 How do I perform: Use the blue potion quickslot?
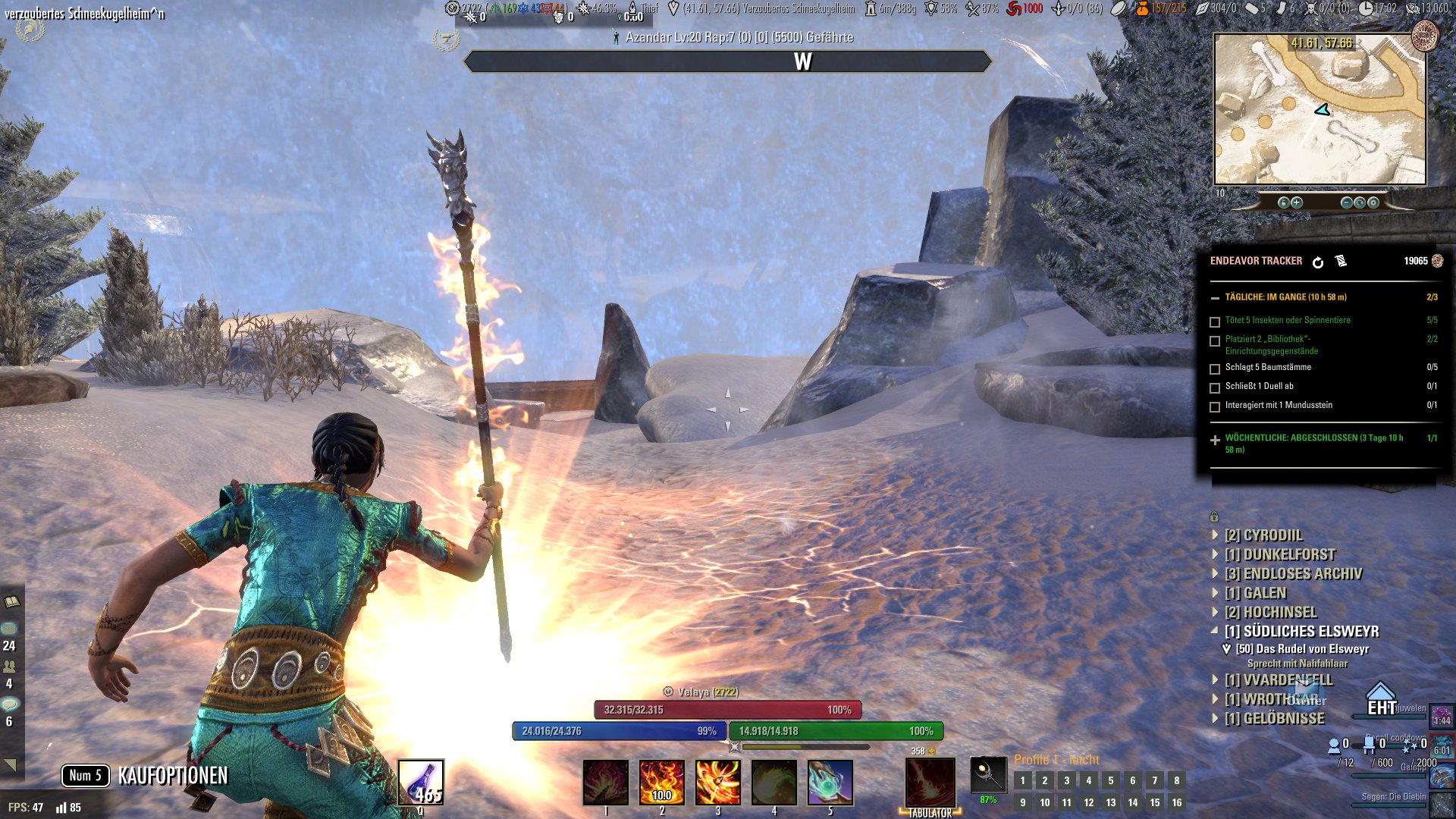(421, 782)
